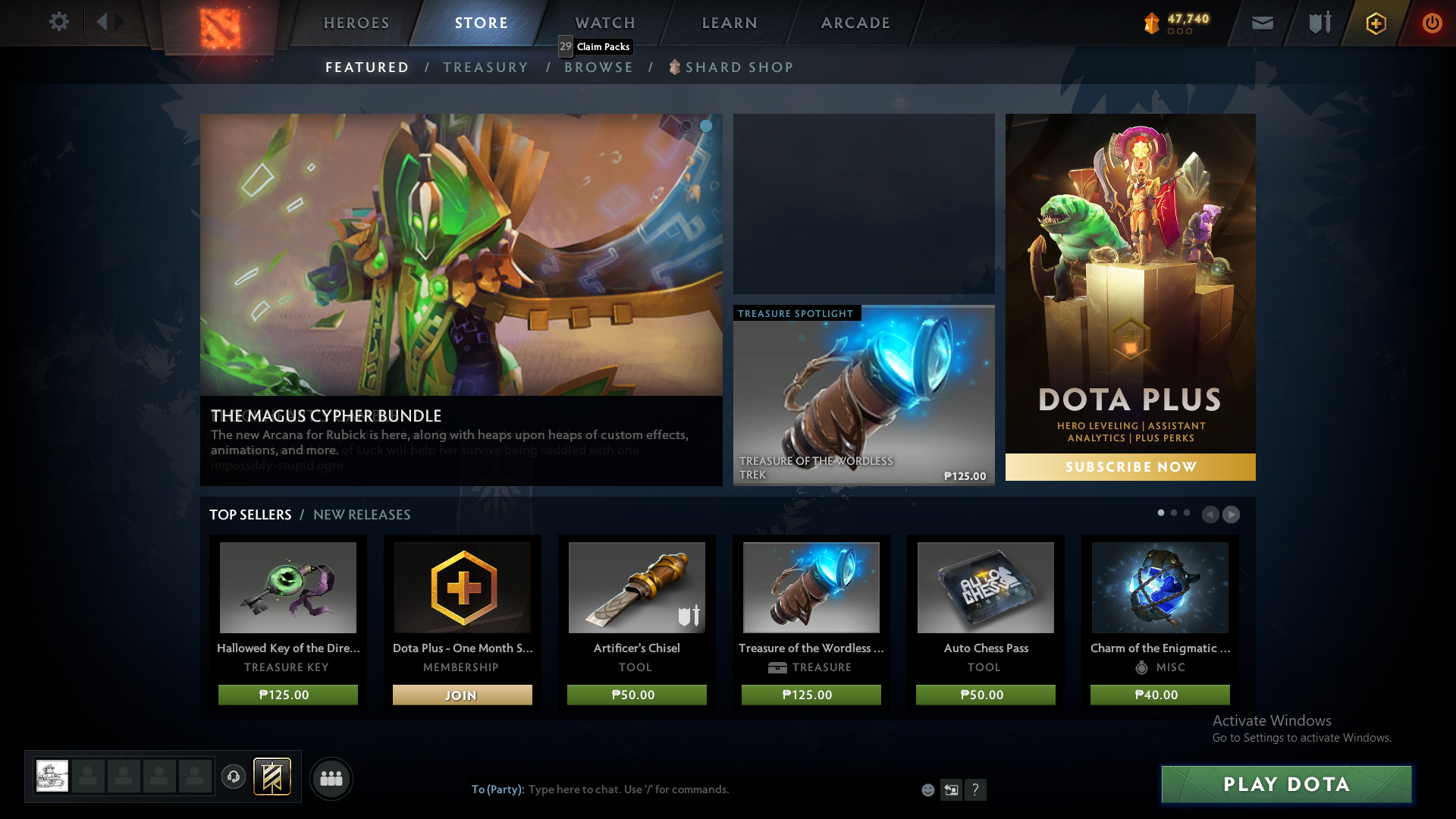Click the next arrow in Top Sellers

tap(1232, 514)
